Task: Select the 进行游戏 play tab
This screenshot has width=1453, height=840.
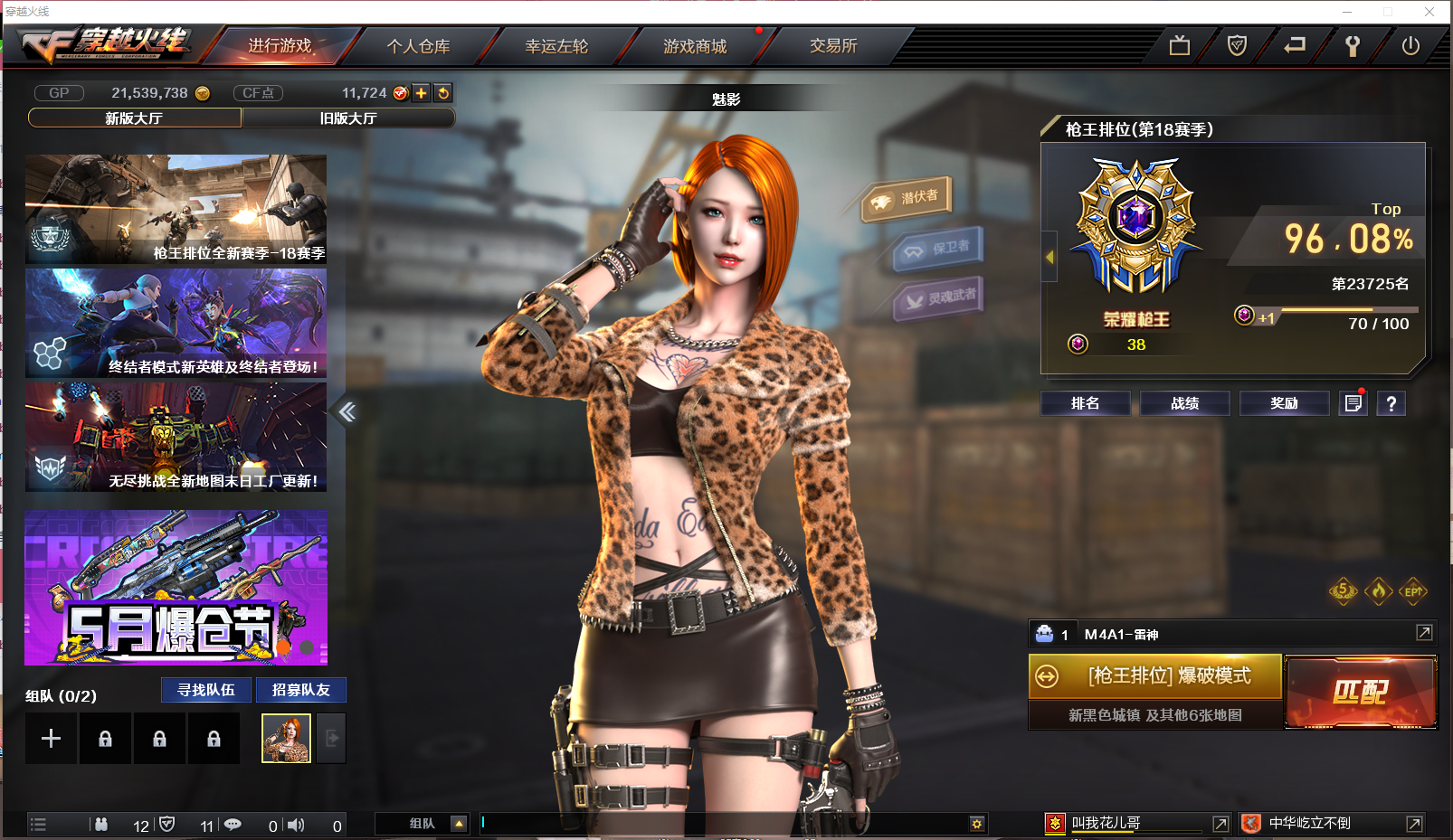Action: coord(280,46)
